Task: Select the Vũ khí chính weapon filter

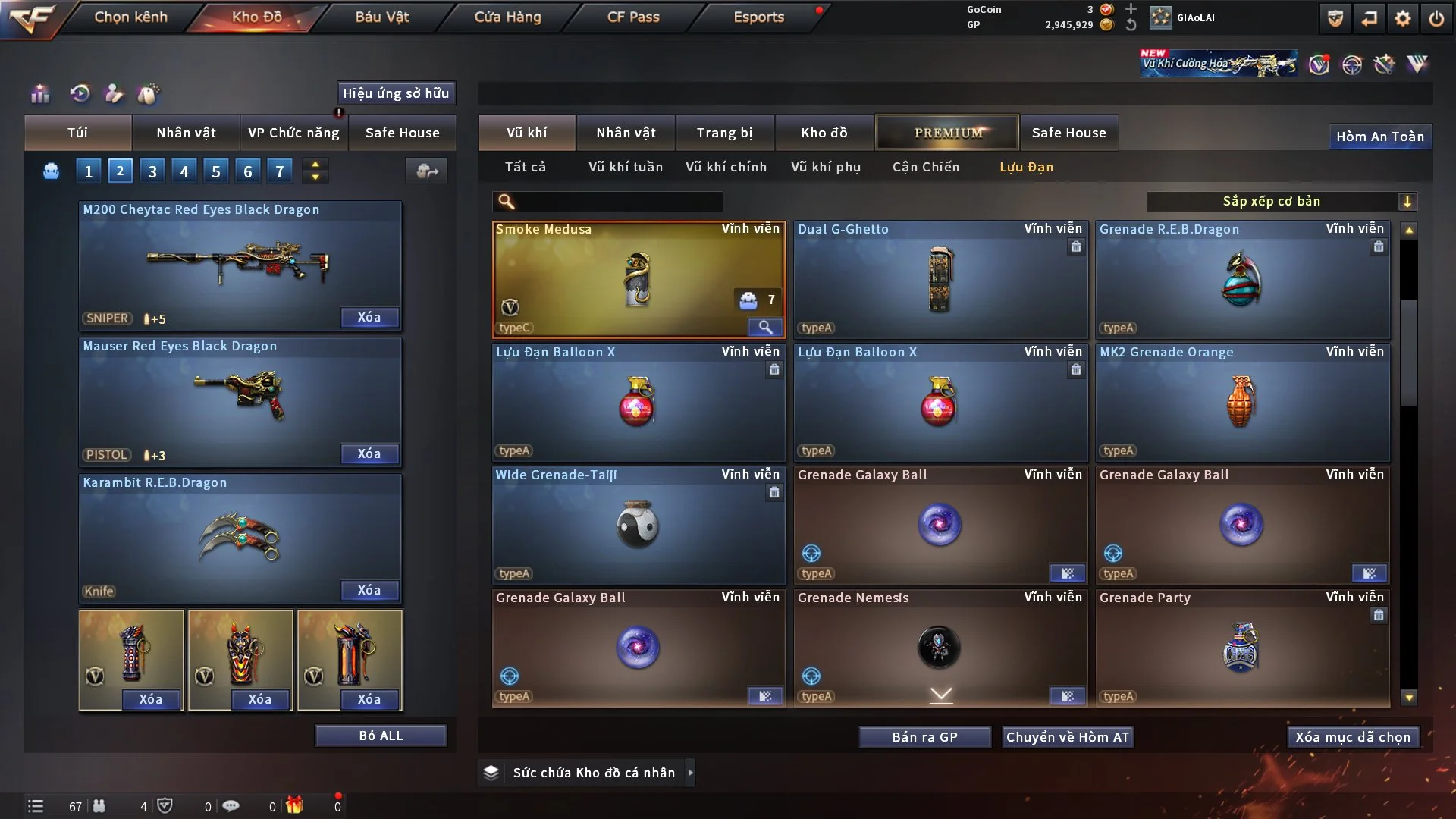Action: [x=726, y=167]
